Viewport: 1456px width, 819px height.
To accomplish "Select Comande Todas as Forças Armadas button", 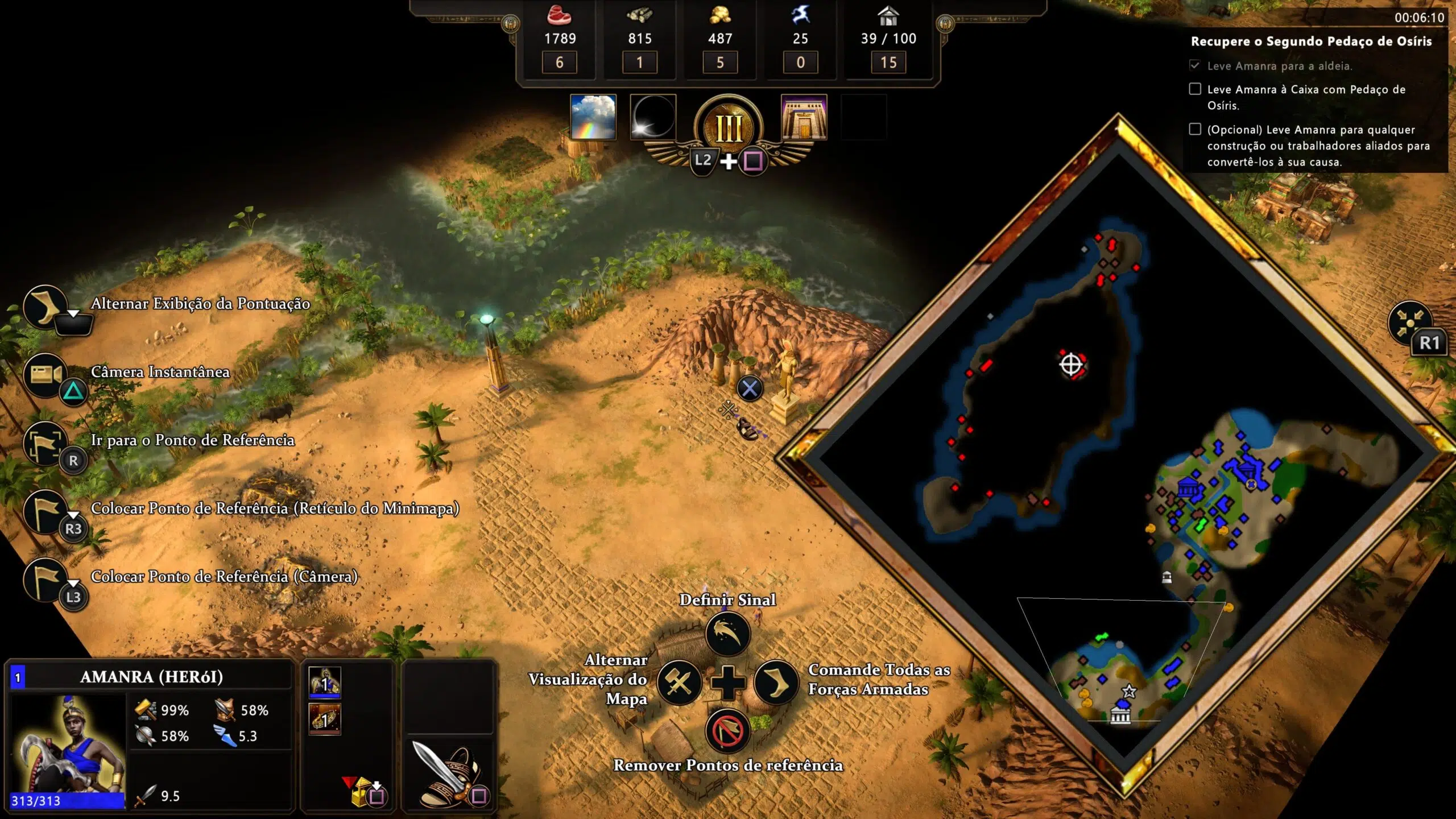I will [x=776, y=682].
